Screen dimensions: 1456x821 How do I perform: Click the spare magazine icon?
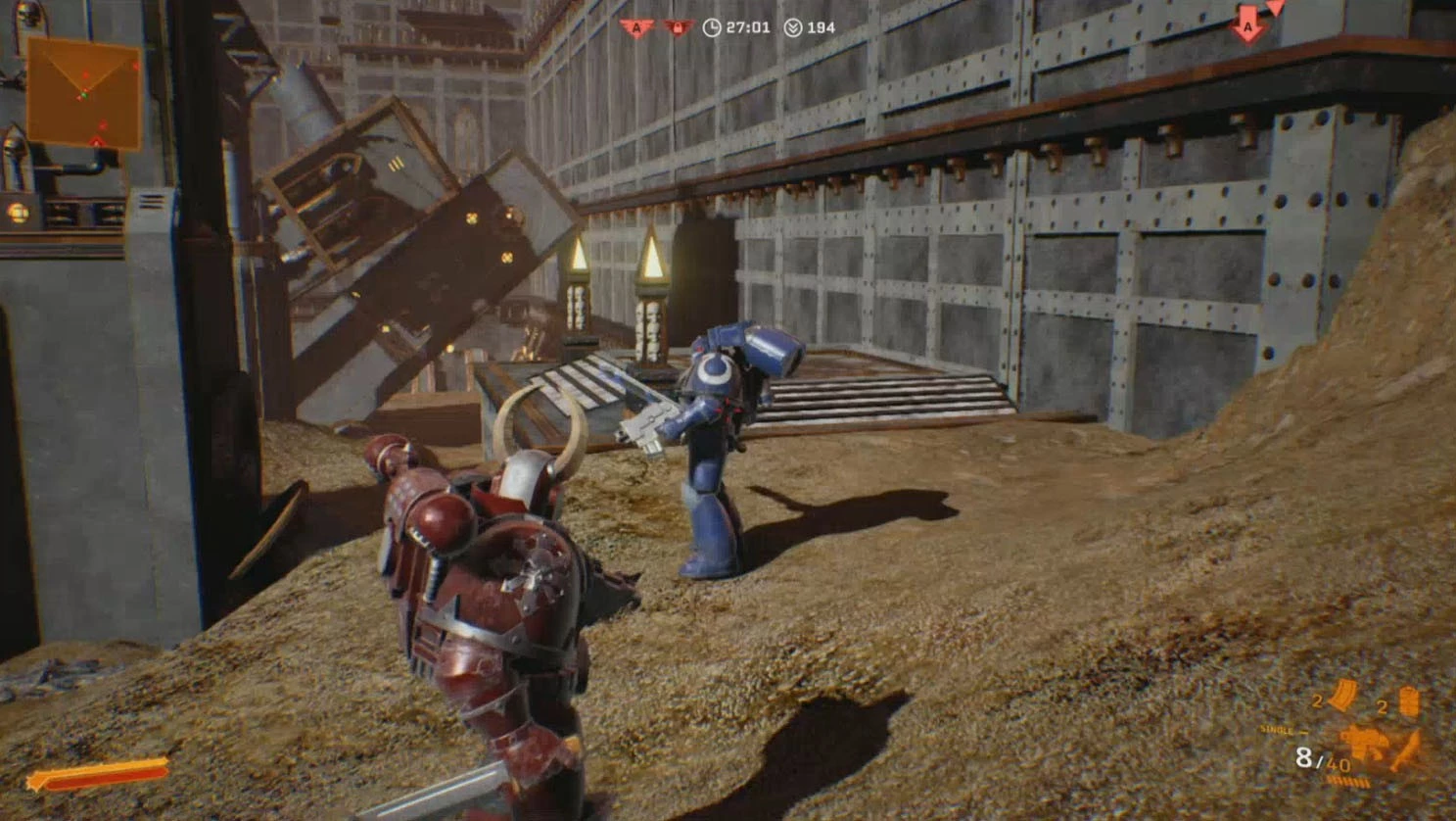coord(1342,697)
